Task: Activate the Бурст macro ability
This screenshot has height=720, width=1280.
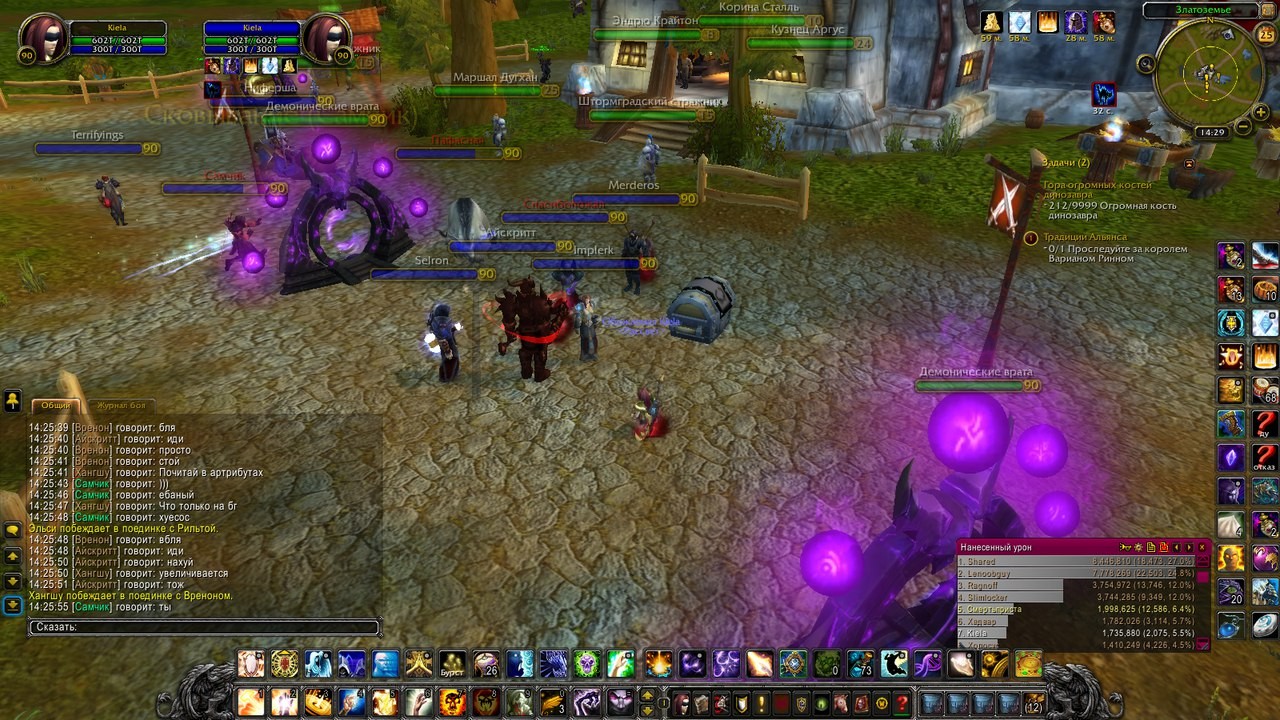Action: [453, 665]
